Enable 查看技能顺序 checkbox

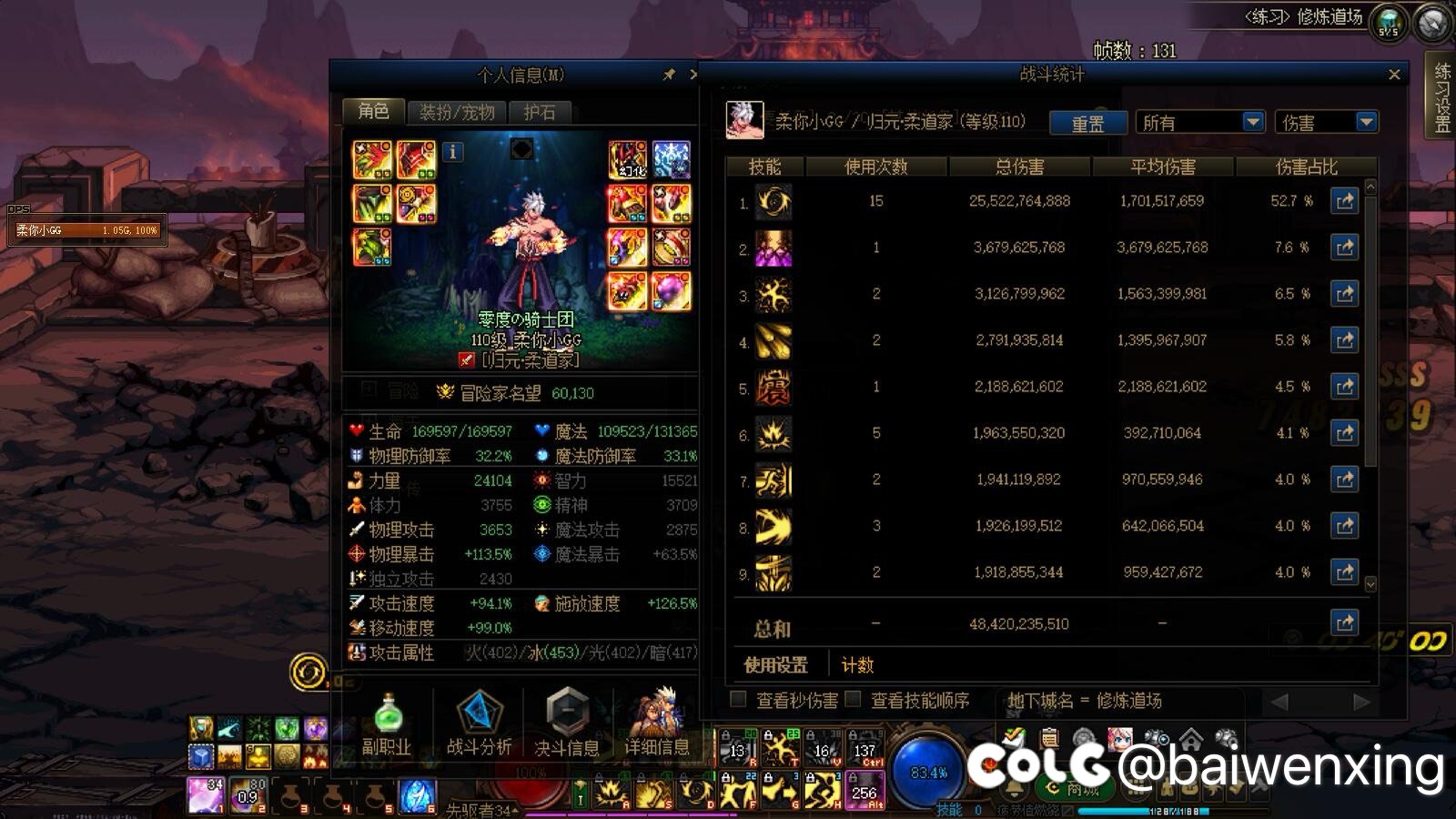coord(853,701)
